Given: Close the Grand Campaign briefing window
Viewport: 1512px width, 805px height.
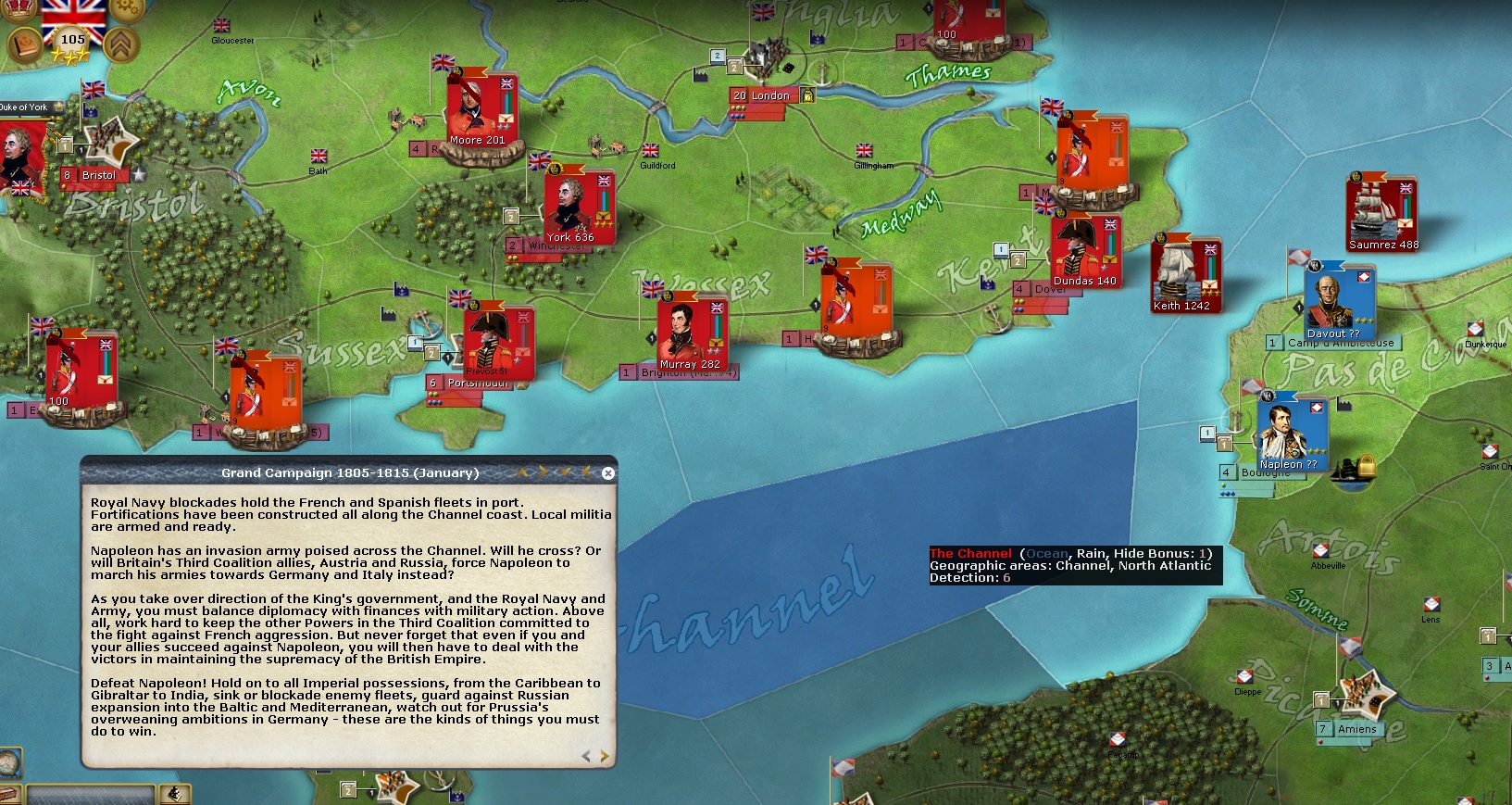Looking at the screenshot, I should [608, 473].
